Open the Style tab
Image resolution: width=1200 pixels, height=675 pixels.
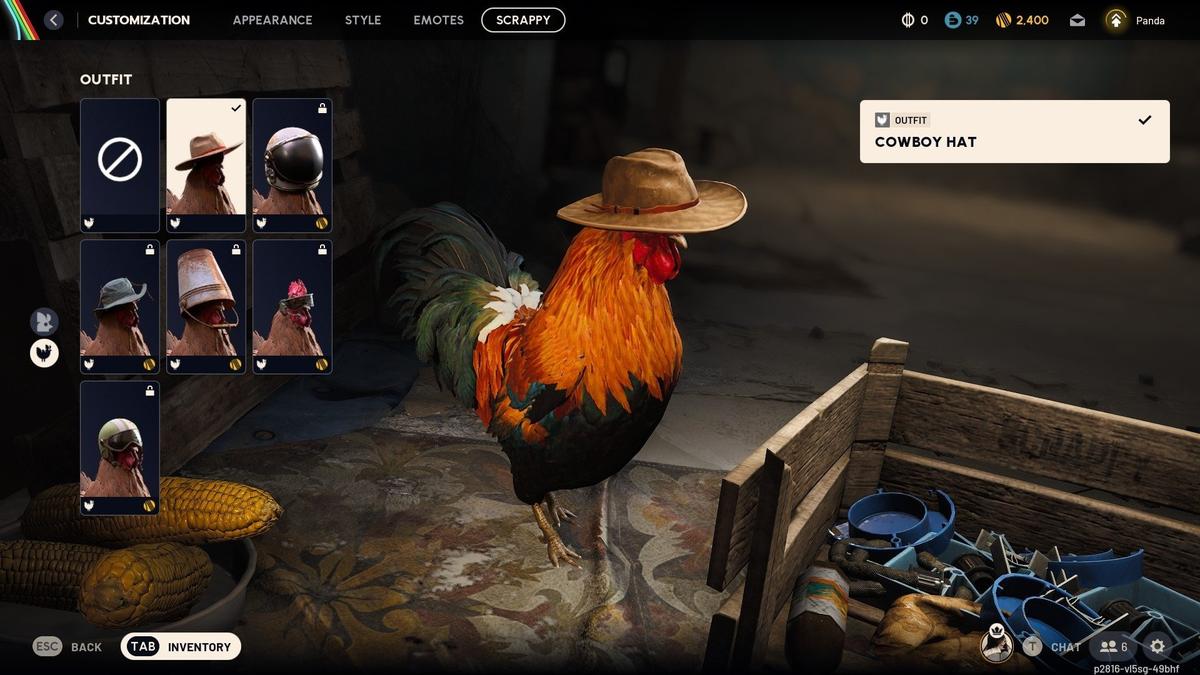(x=363, y=20)
